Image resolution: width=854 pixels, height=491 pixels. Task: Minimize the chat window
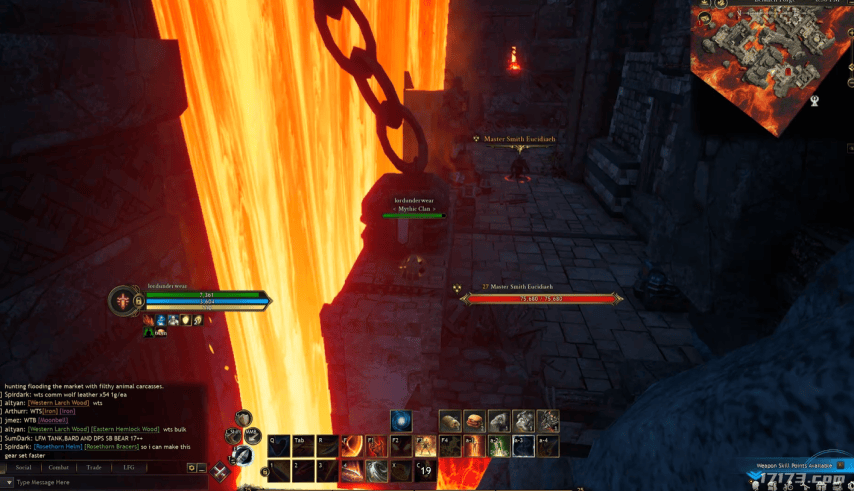(x=202, y=467)
